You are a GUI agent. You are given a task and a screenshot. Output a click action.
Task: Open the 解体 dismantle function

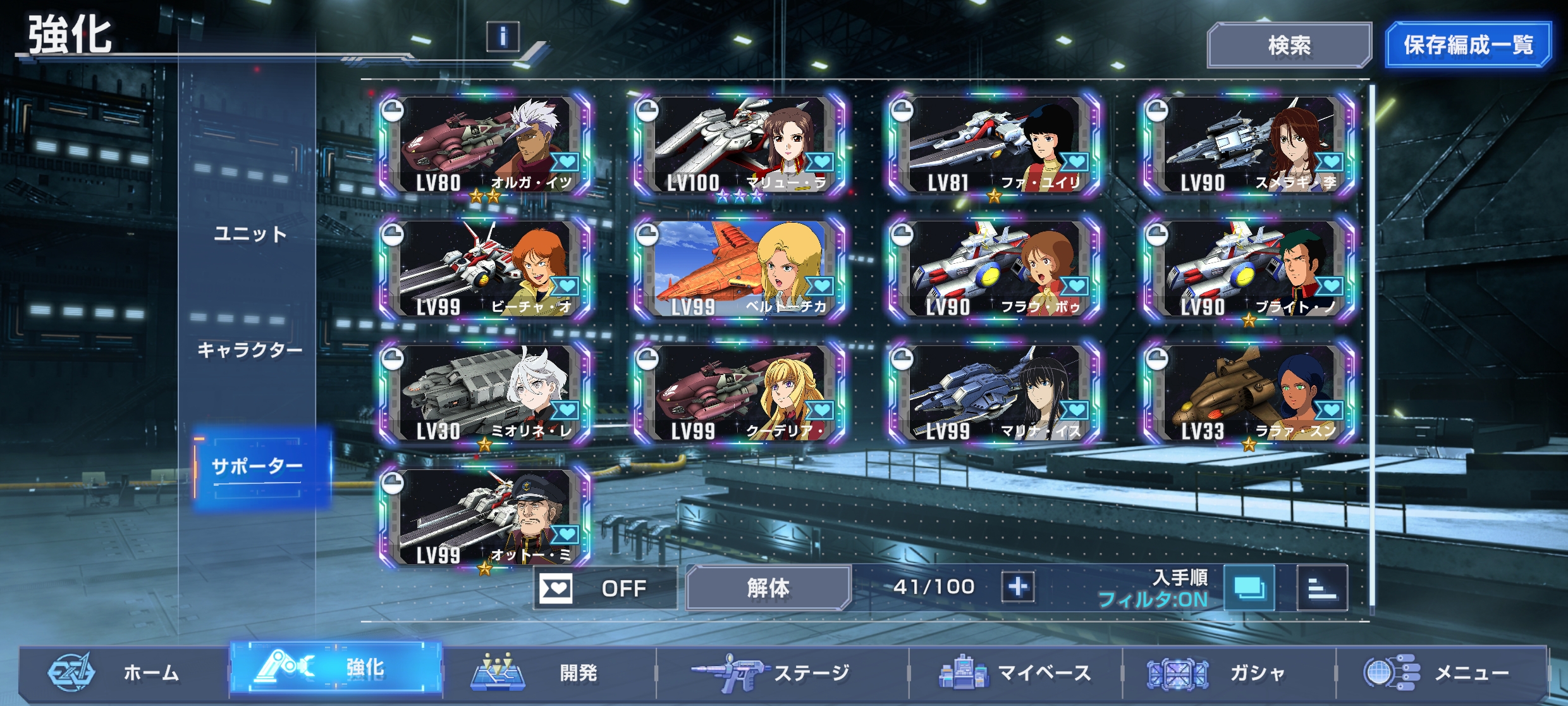coord(768,588)
